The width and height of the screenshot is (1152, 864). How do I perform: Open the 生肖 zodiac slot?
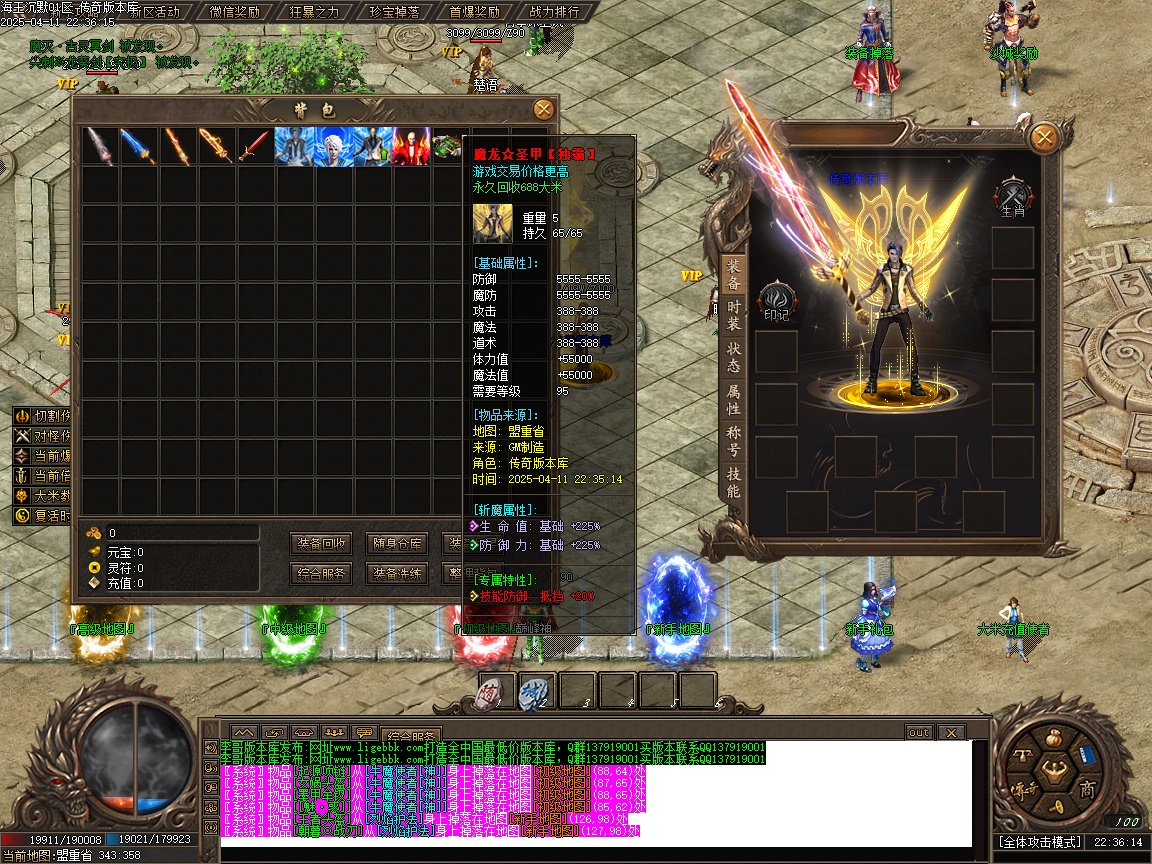[x=1011, y=196]
